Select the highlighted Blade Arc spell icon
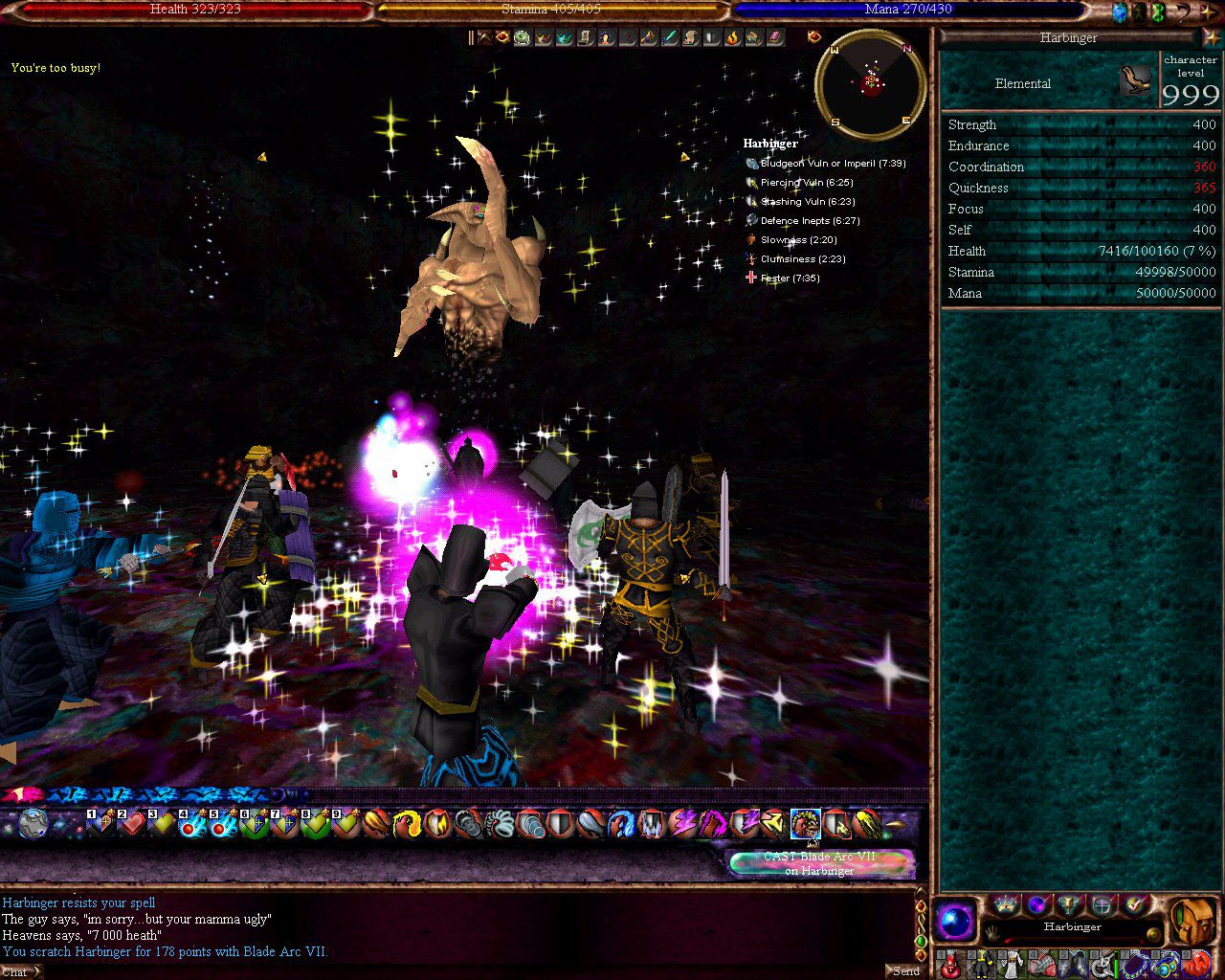1225x980 pixels. (x=805, y=822)
